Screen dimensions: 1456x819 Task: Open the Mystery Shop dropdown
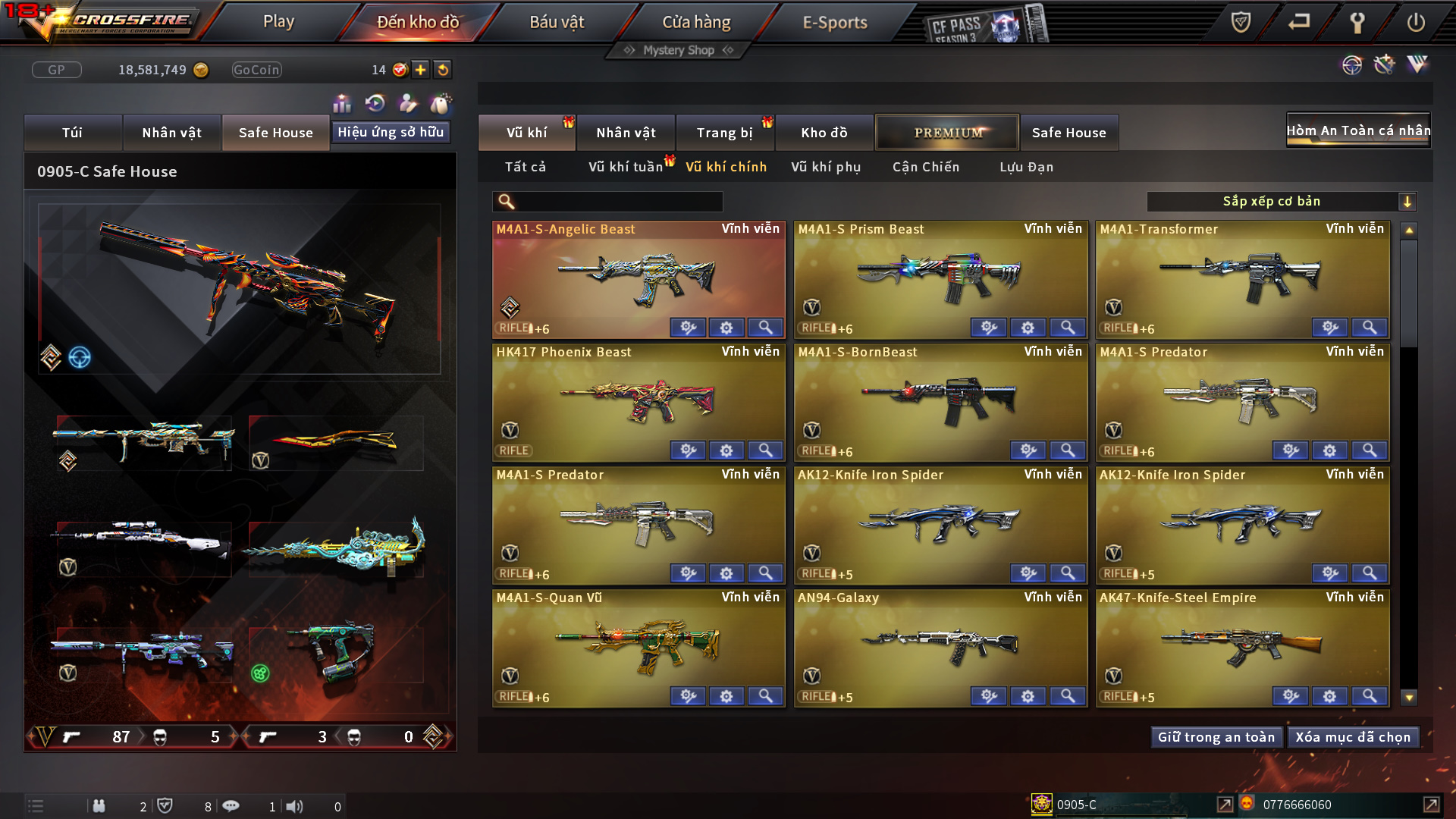coord(679,50)
